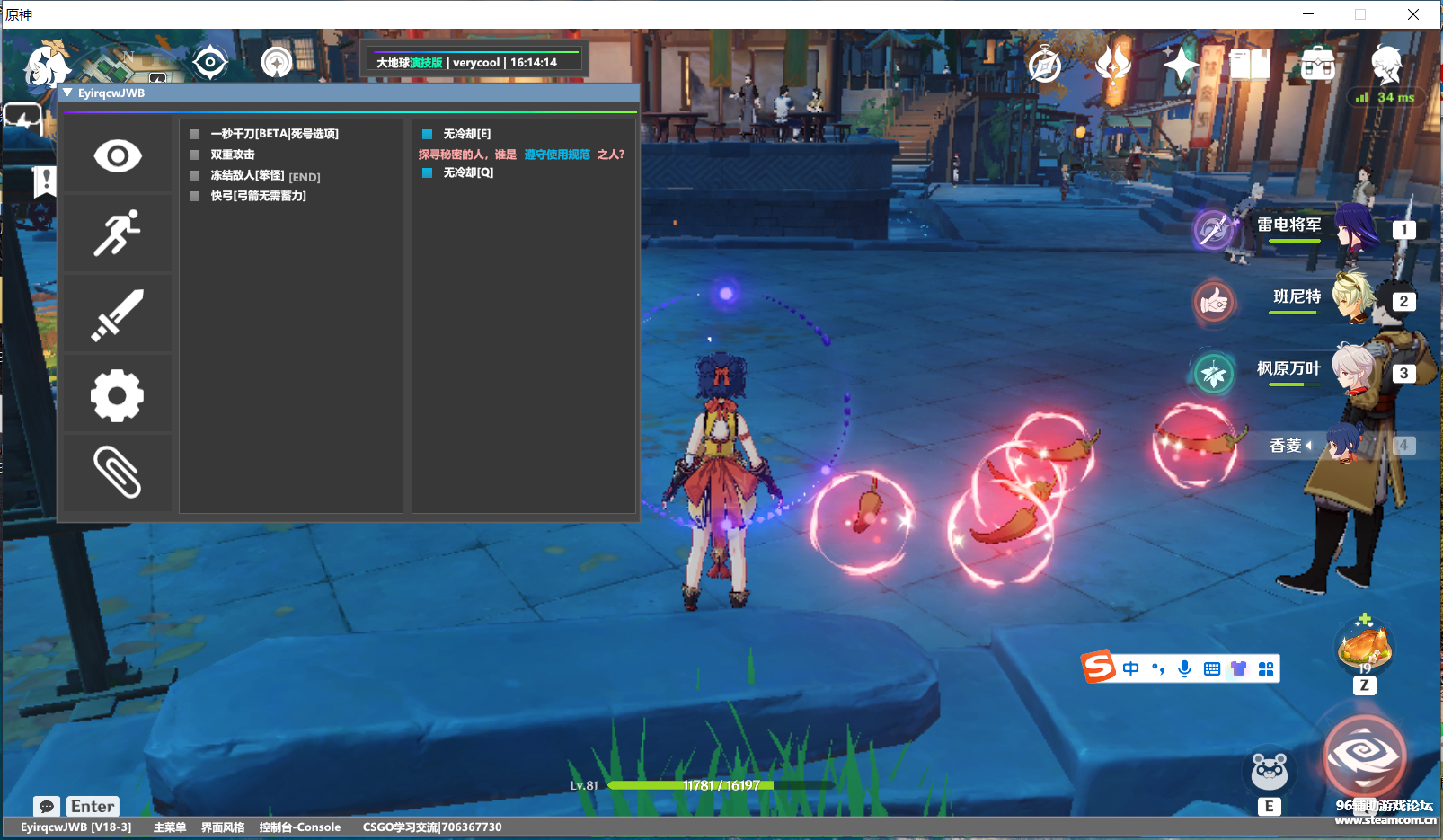Viewport: 1443px width, 840px height.
Task: Switch to 界面风格 in the status bar
Action: point(222,827)
